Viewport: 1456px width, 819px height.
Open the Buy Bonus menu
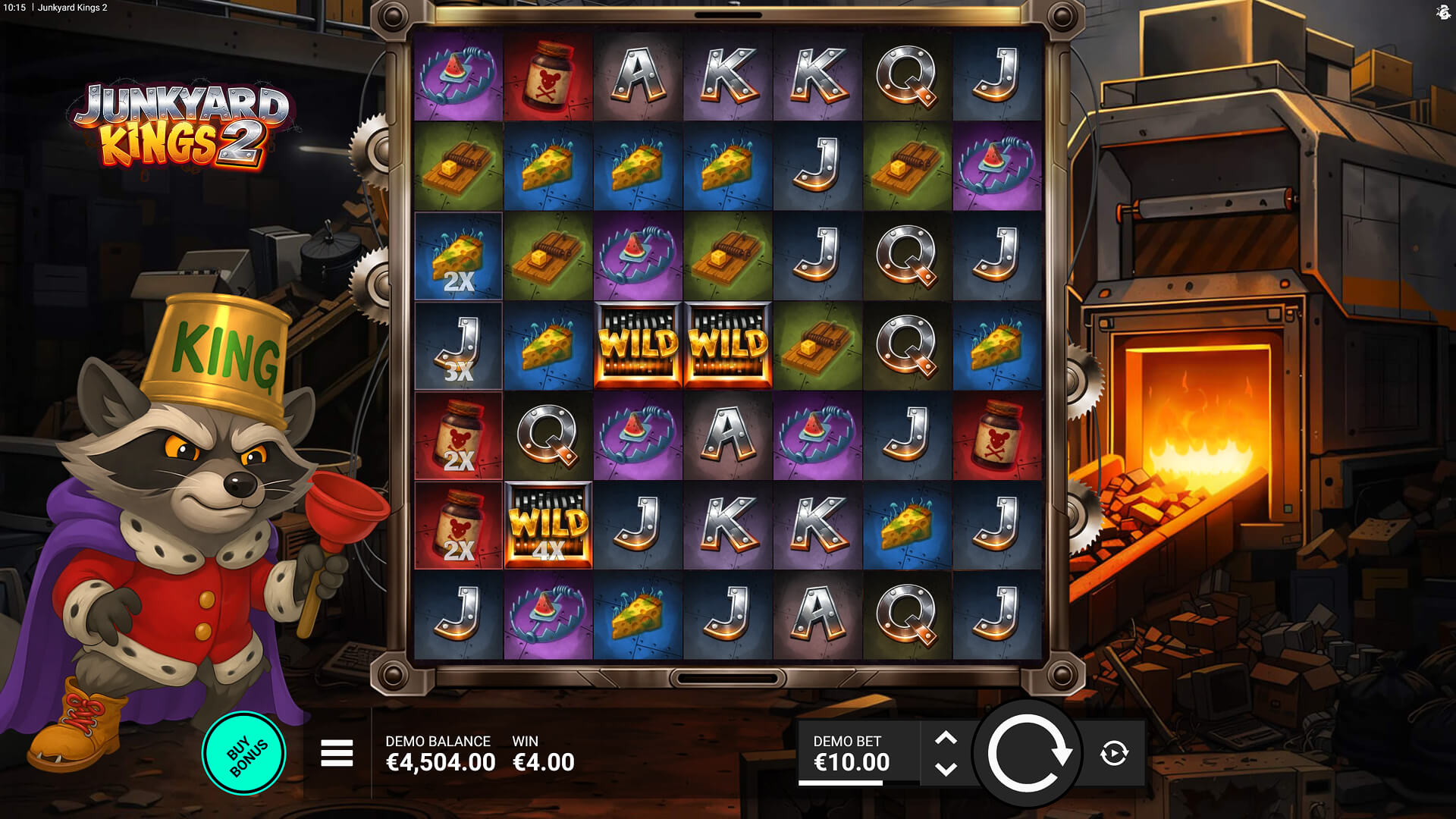click(x=244, y=753)
